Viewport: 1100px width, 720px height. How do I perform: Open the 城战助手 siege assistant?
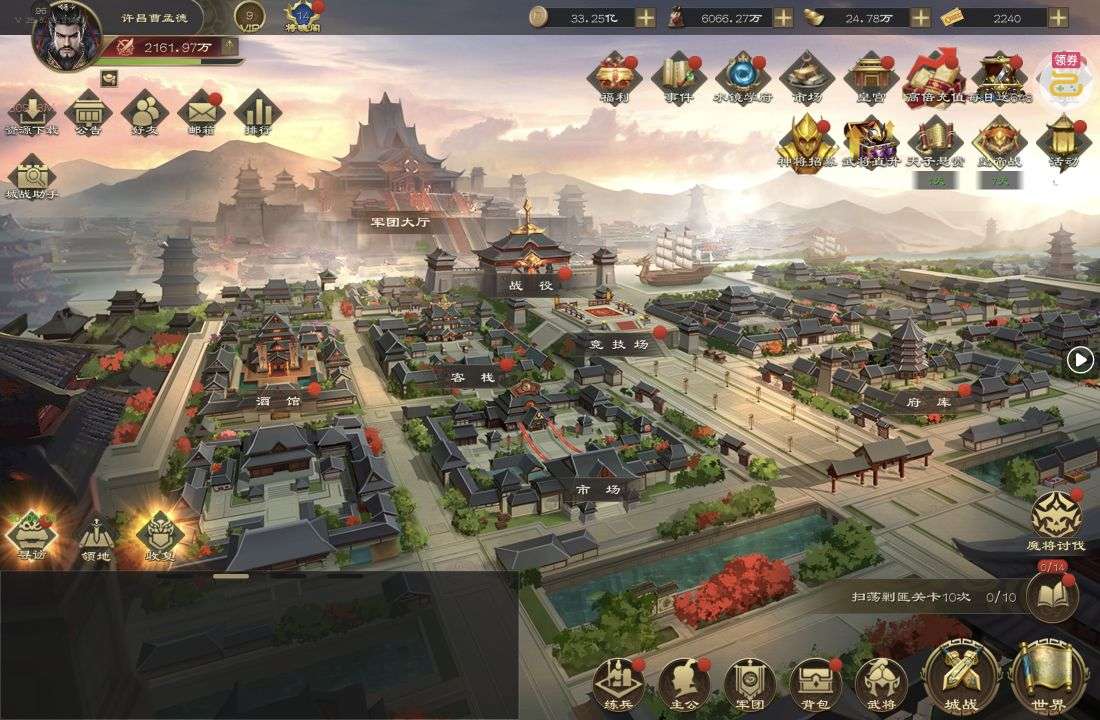(31, 176)
